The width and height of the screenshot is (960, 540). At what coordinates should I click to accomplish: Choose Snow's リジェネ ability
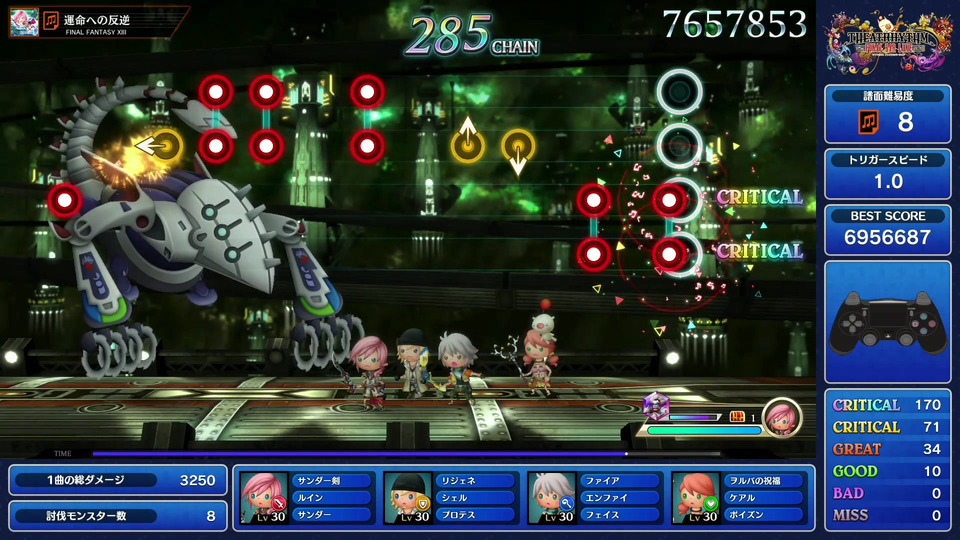pos(476,481)
